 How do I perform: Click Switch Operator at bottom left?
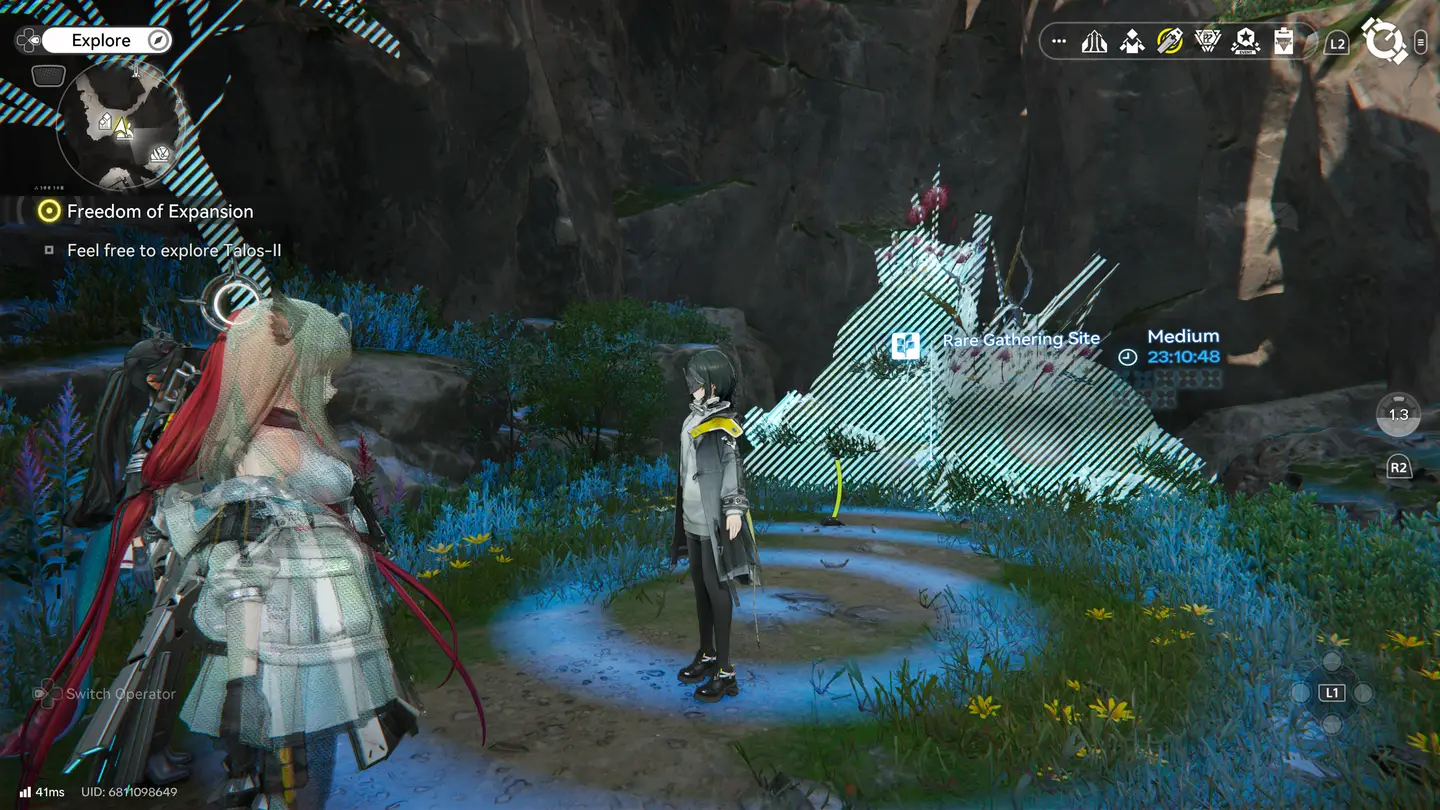pyautogui.click(x=118, y=693)
